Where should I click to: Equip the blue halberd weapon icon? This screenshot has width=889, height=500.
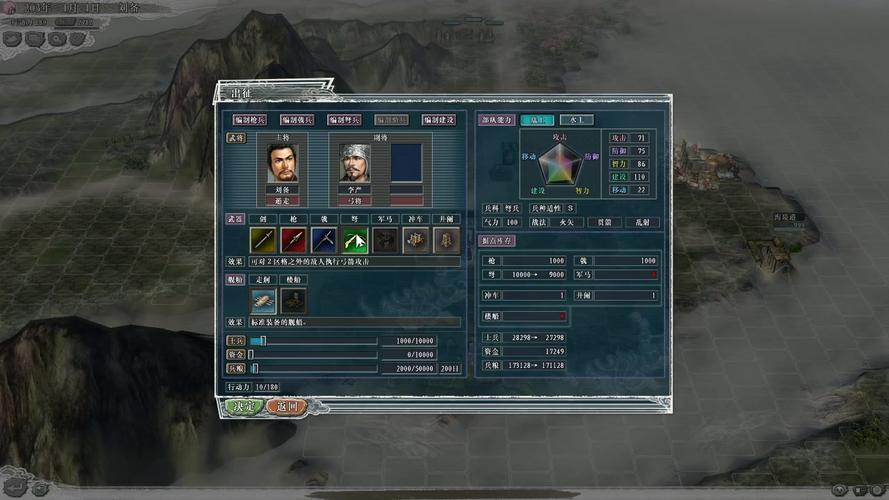click(x=323, y=240)
